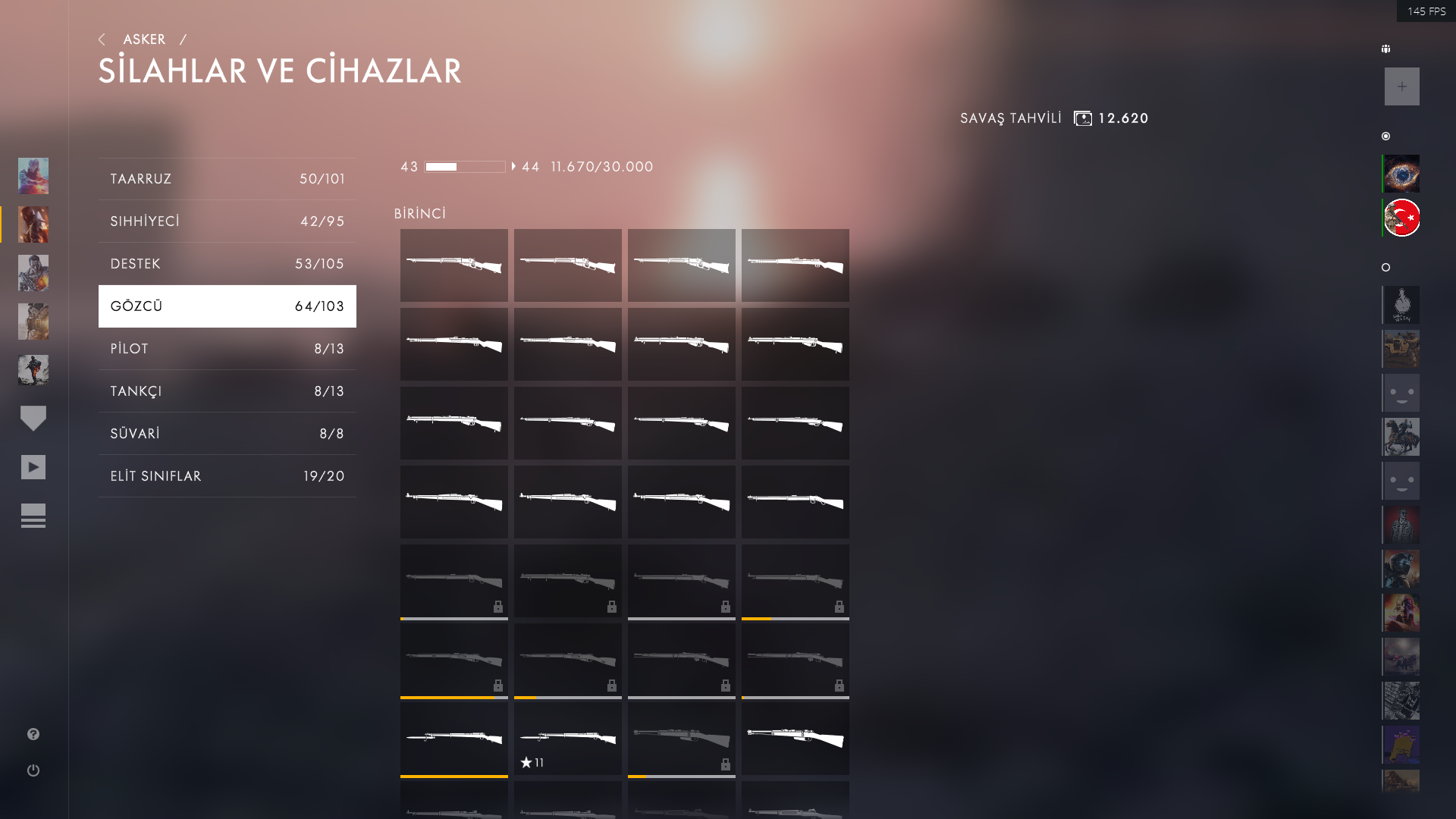This screenshot has height=819, width=1456.
Task: Open the Süvari class list
Action: click(x=227, y=434)
